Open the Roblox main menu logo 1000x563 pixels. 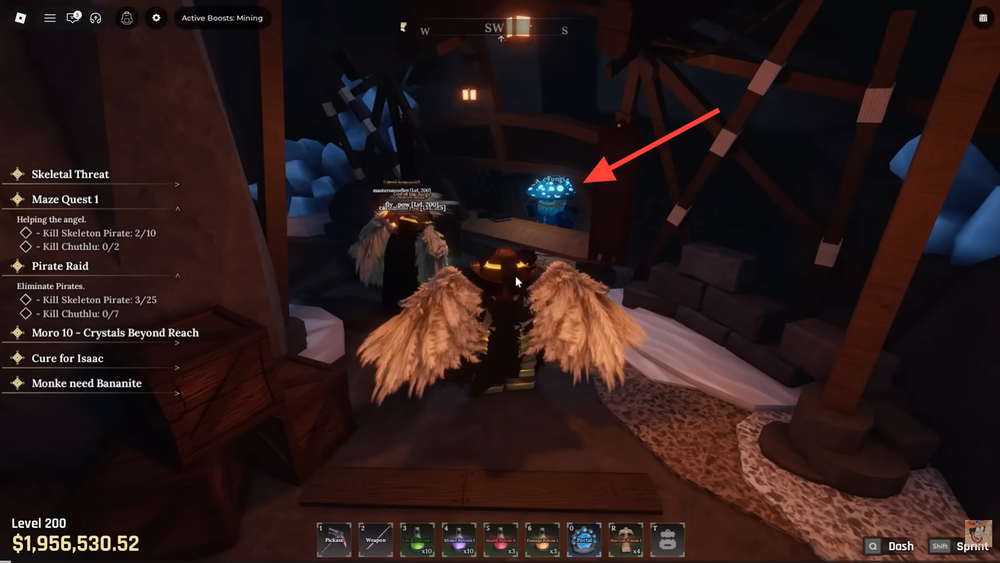pyautogui.click(x=19, y=18)
